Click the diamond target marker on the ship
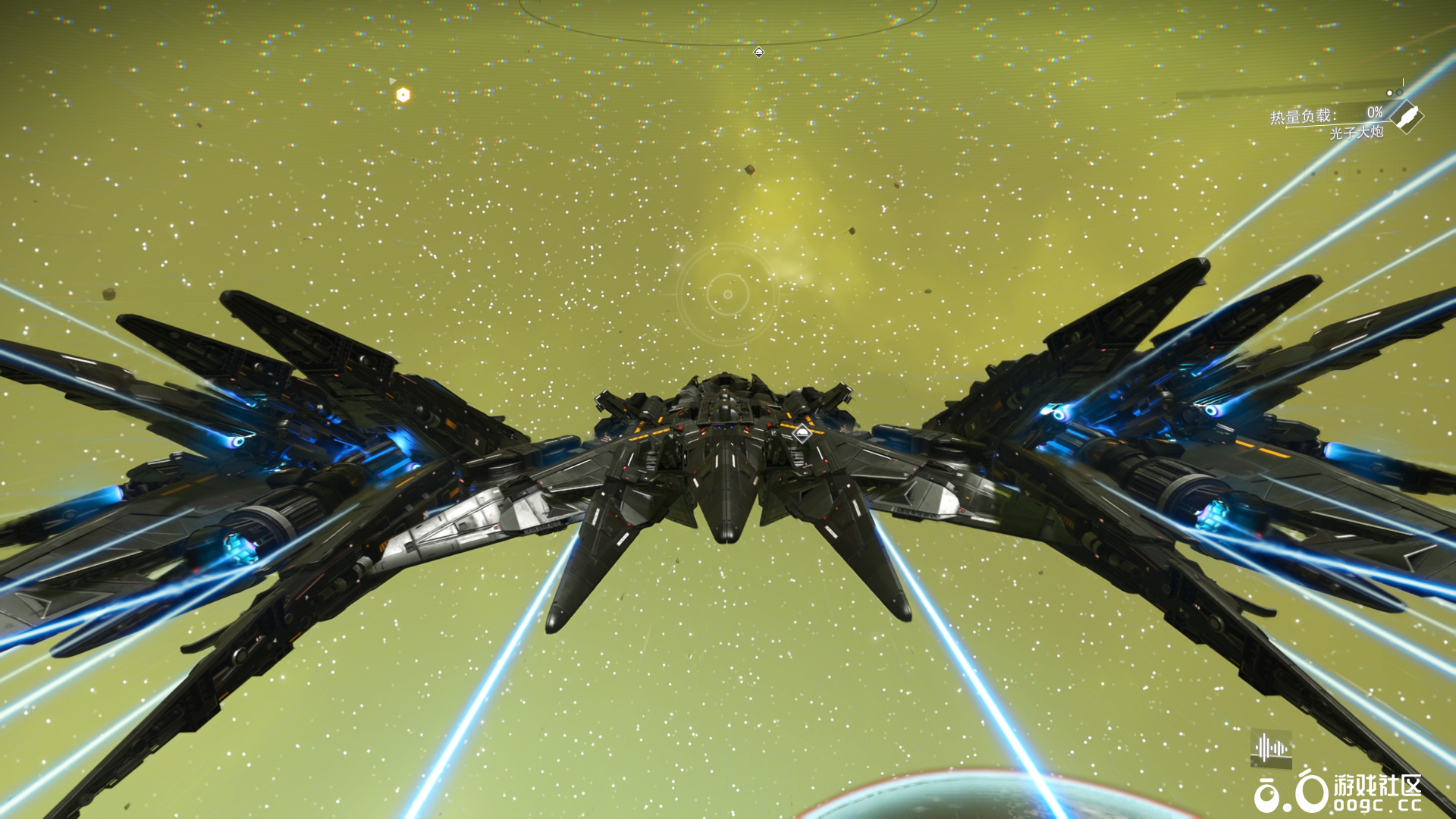This screenshot has height=819, width=1456. (802, 434)
